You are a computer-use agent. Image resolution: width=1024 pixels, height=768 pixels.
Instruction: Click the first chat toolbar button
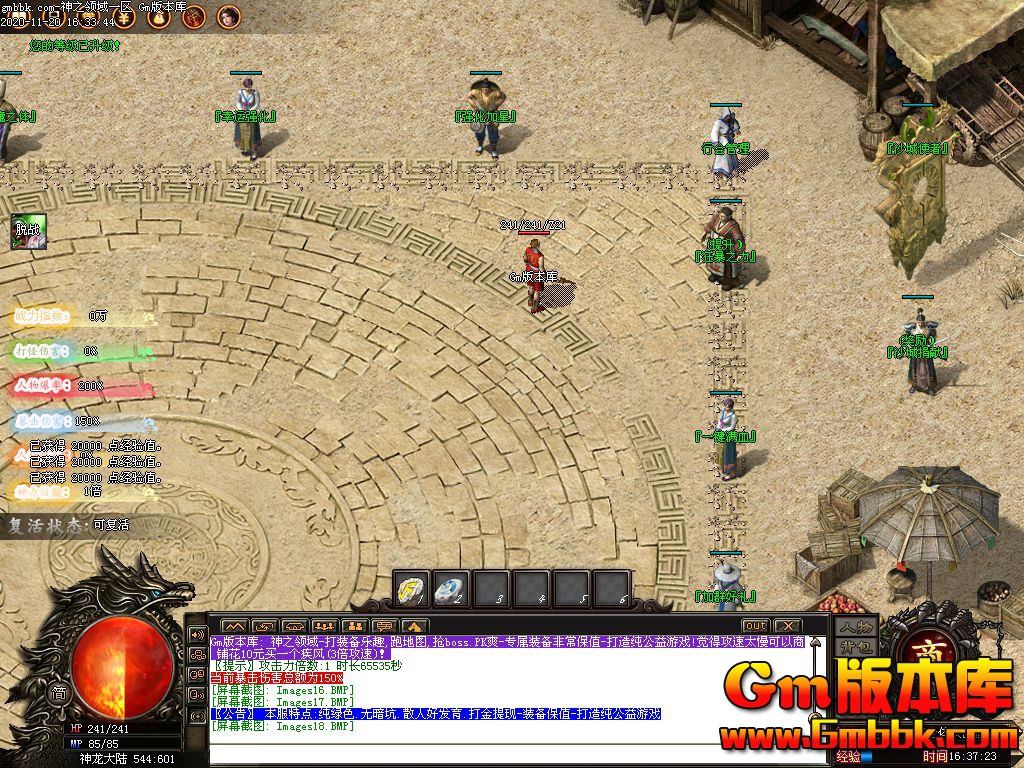pyautogui.click(x=236, y=626)
